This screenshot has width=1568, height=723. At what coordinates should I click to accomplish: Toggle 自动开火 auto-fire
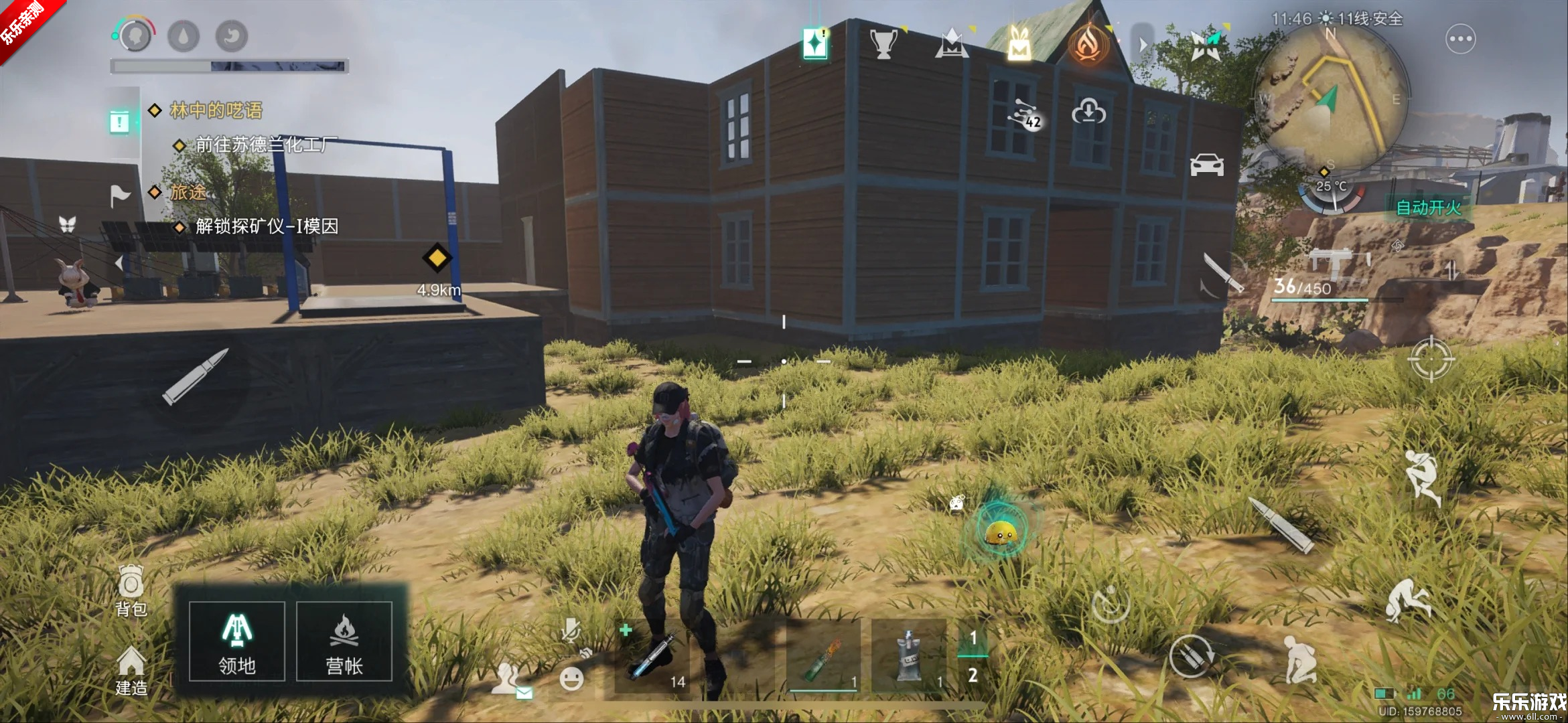click(x=1428, y=208)
